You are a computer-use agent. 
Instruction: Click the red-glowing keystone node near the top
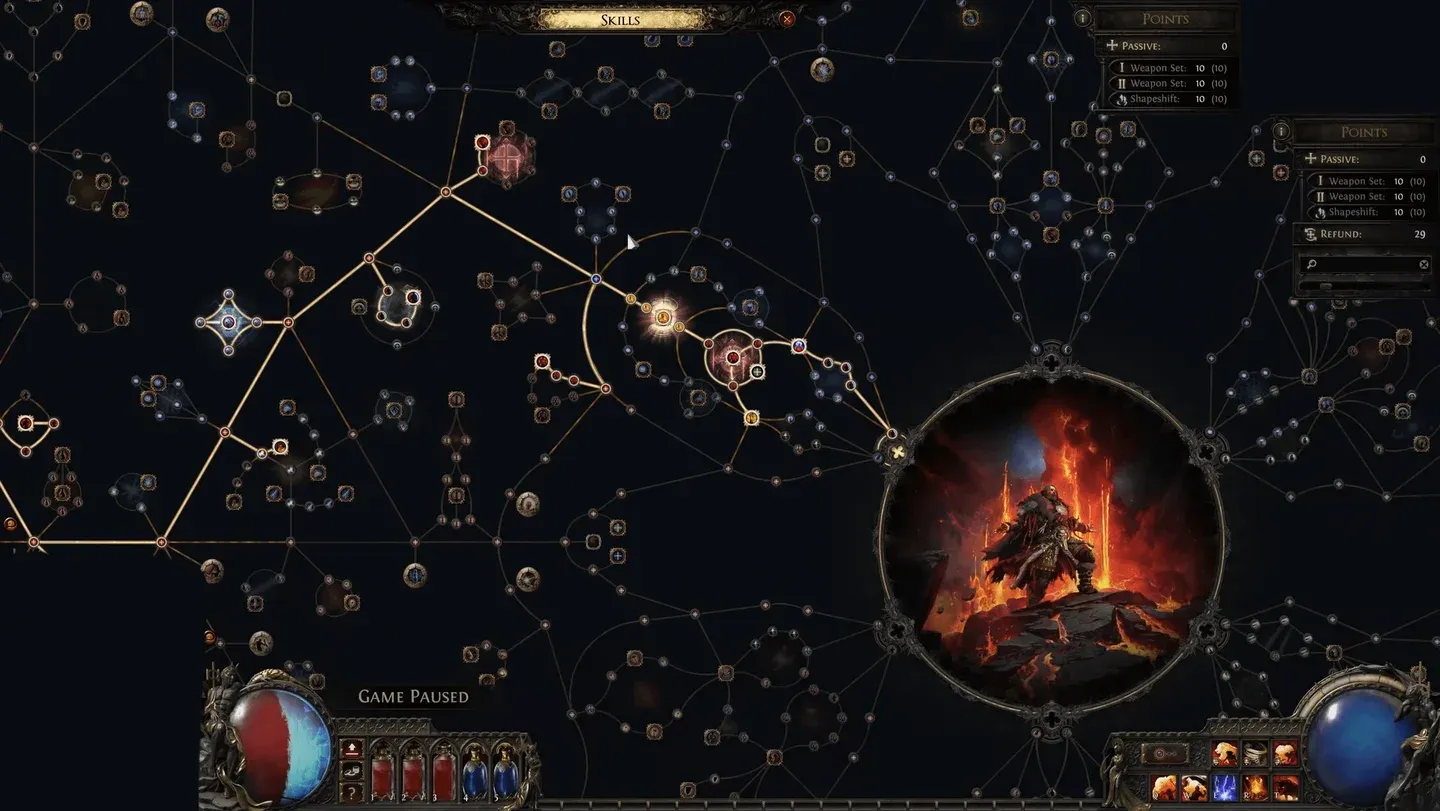[x=507, y=155]
